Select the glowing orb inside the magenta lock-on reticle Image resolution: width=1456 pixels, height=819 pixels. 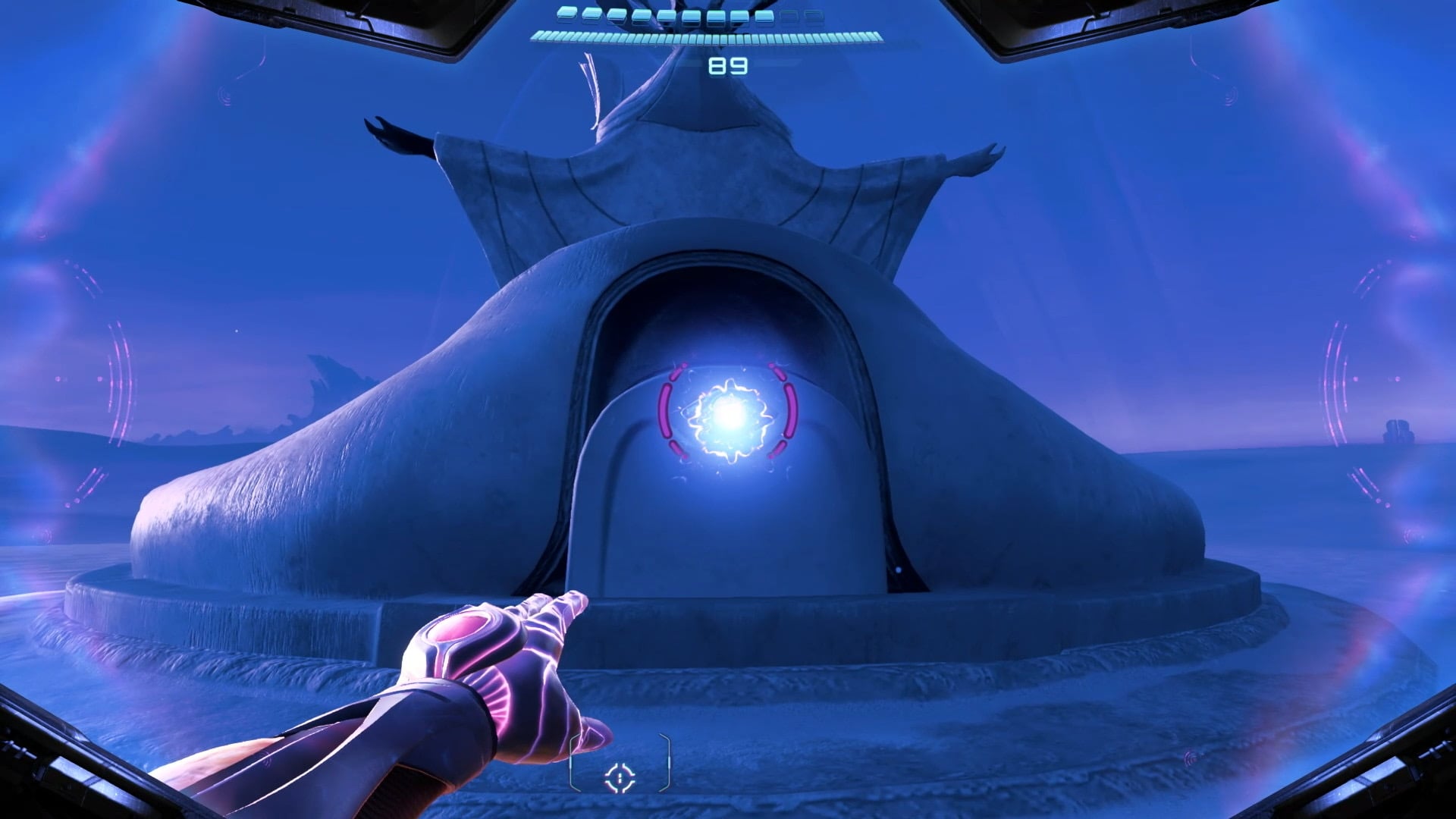(729, 414)
